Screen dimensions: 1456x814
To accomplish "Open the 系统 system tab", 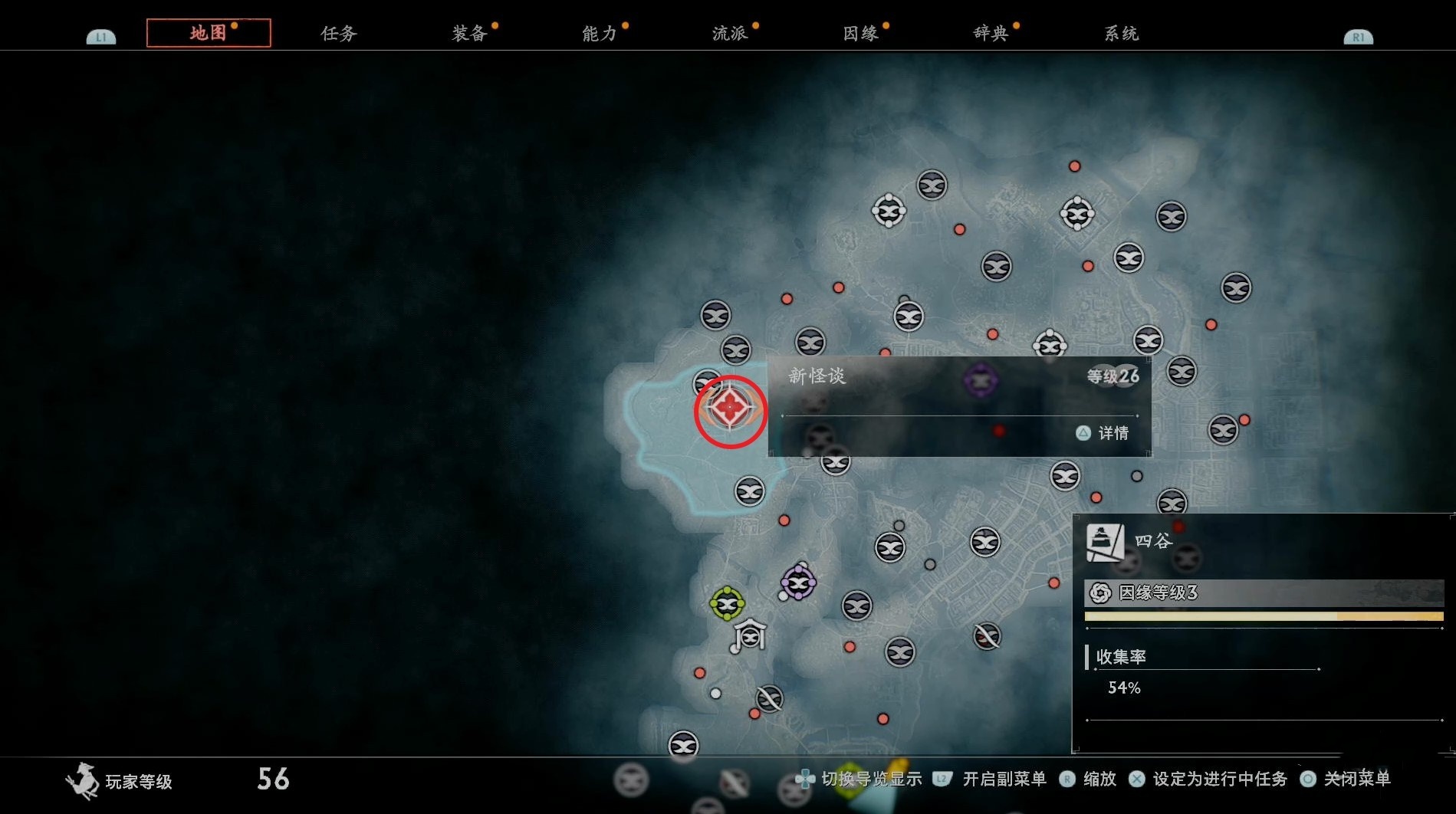I will click(1121, 34).
